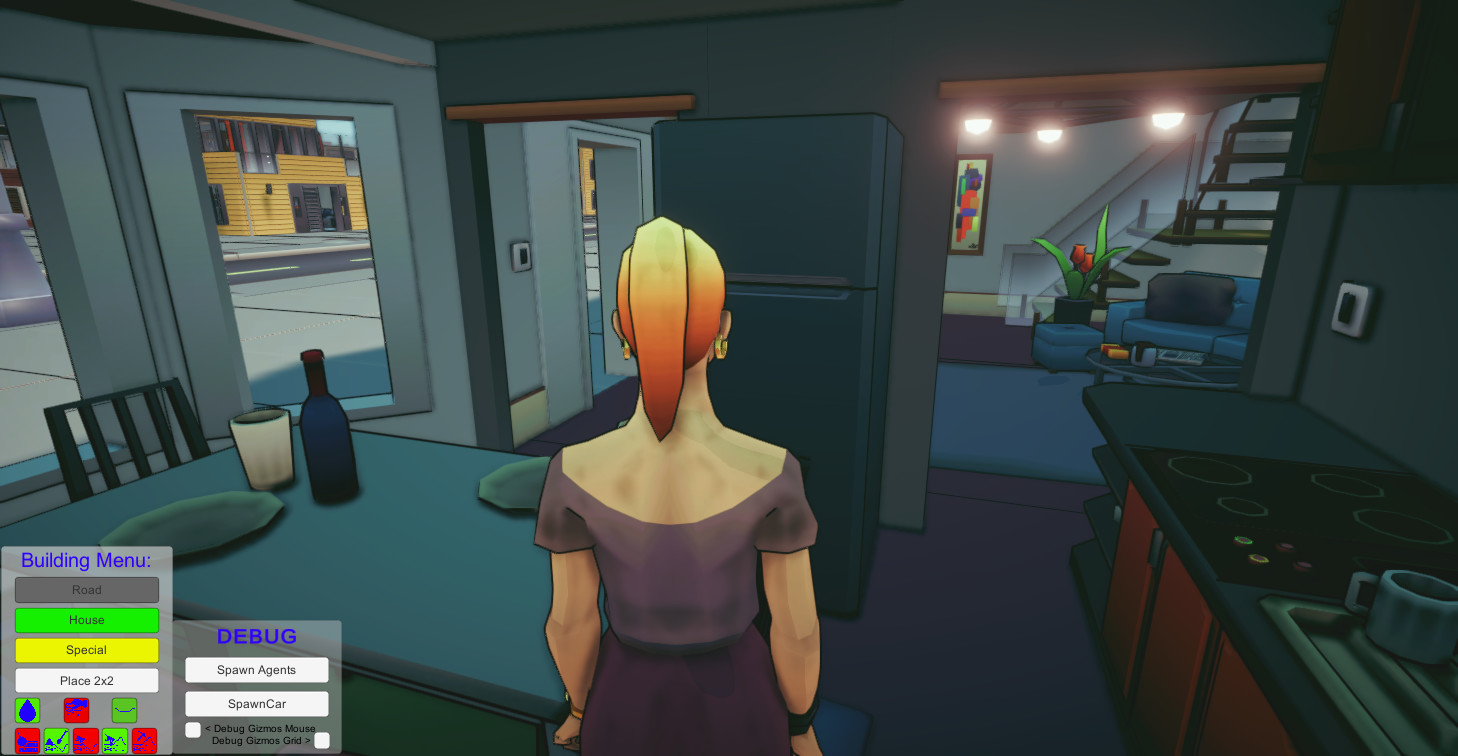Click the Place 2x2 button

tap(86, 680)
